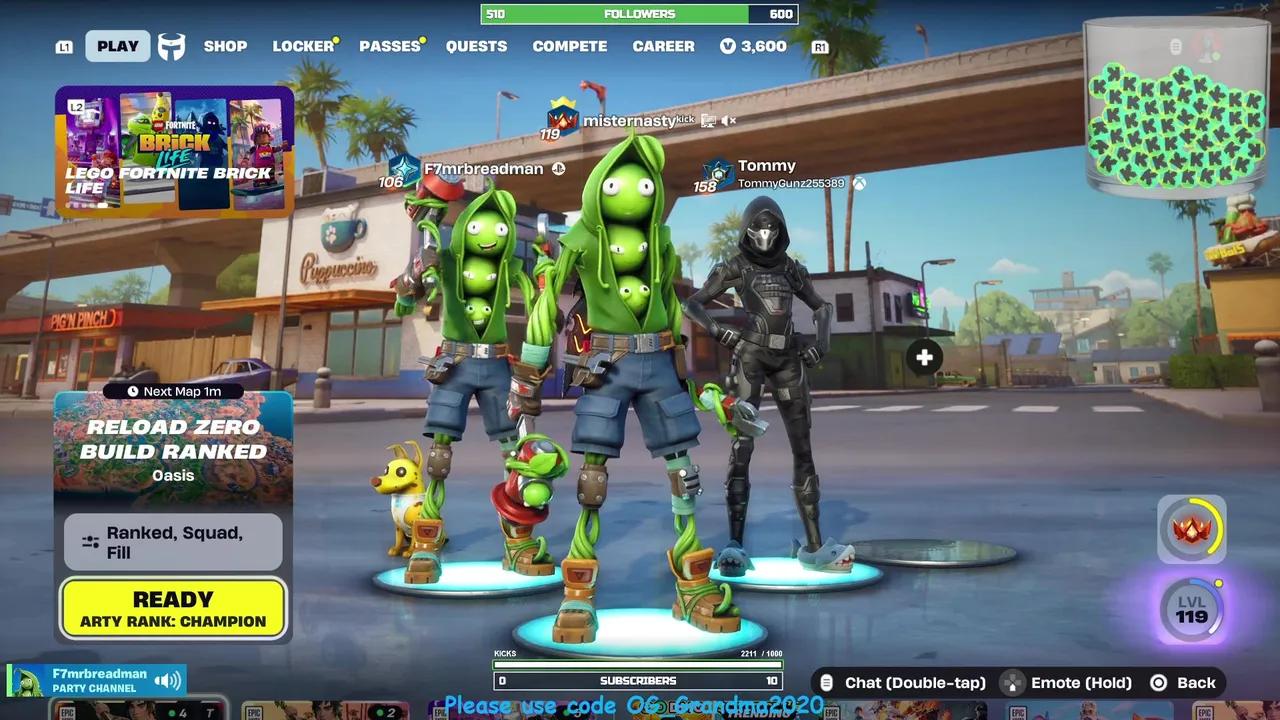Mute misternasty using the speaker-x icon
This screenshot has width=1280, height=720.
click(727, 120)
